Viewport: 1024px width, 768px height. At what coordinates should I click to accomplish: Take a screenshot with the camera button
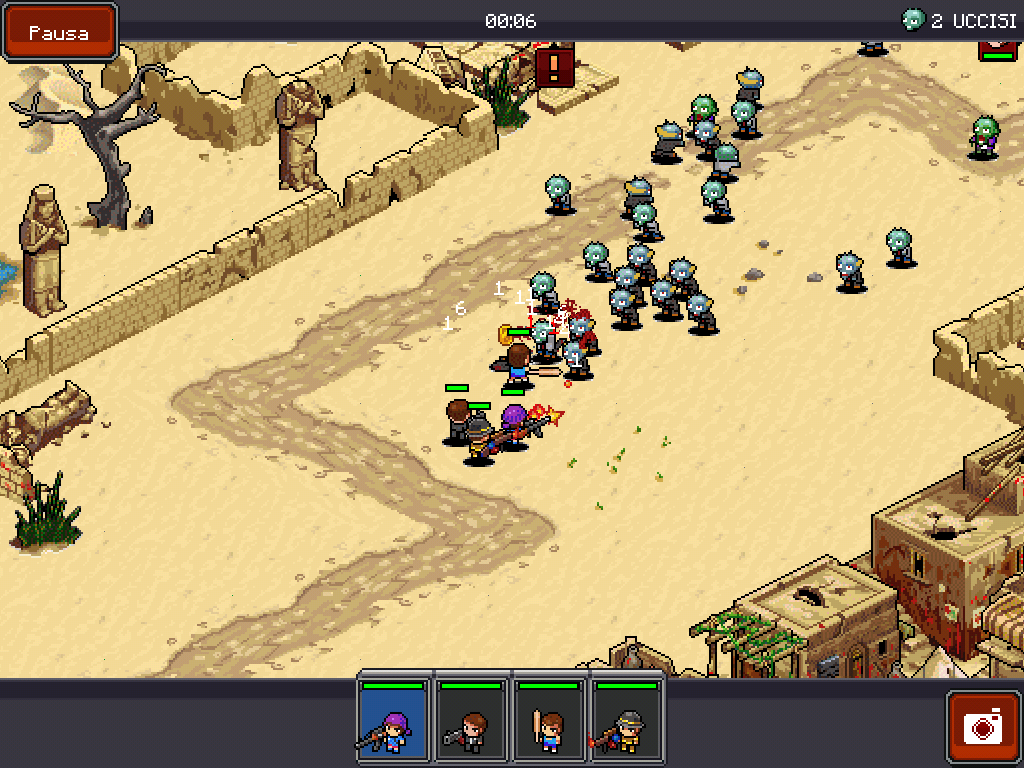pyautogui.click(x=983, y=727)
